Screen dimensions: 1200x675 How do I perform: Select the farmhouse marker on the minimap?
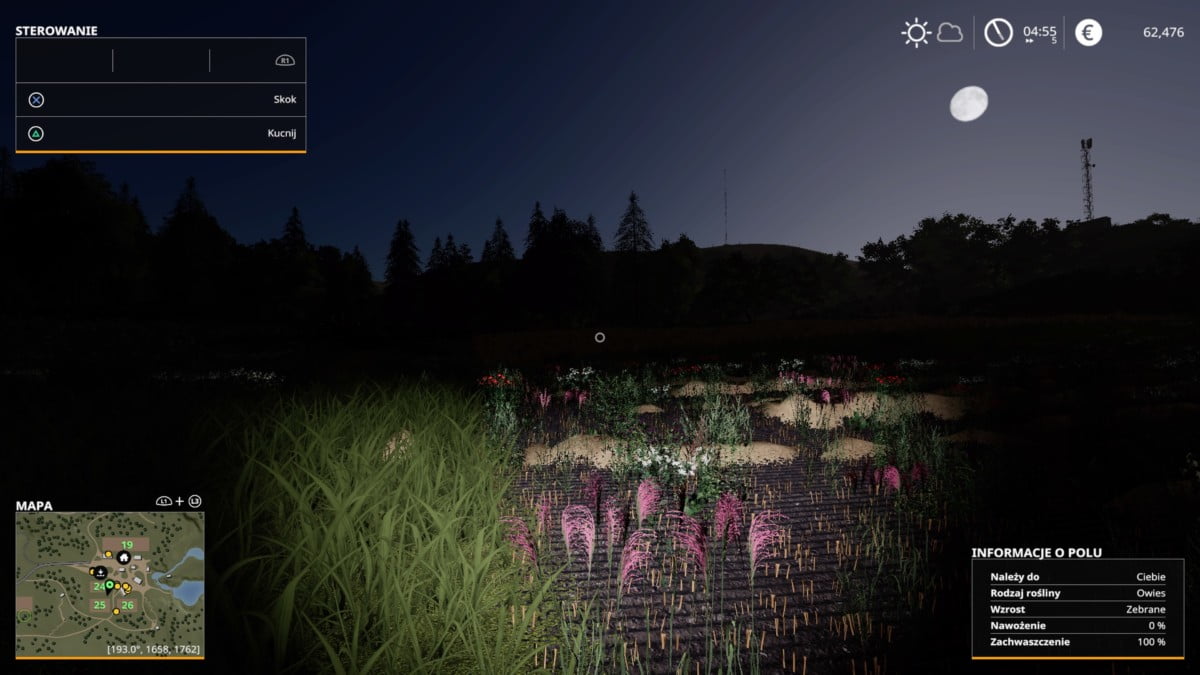tap(124, 557)
